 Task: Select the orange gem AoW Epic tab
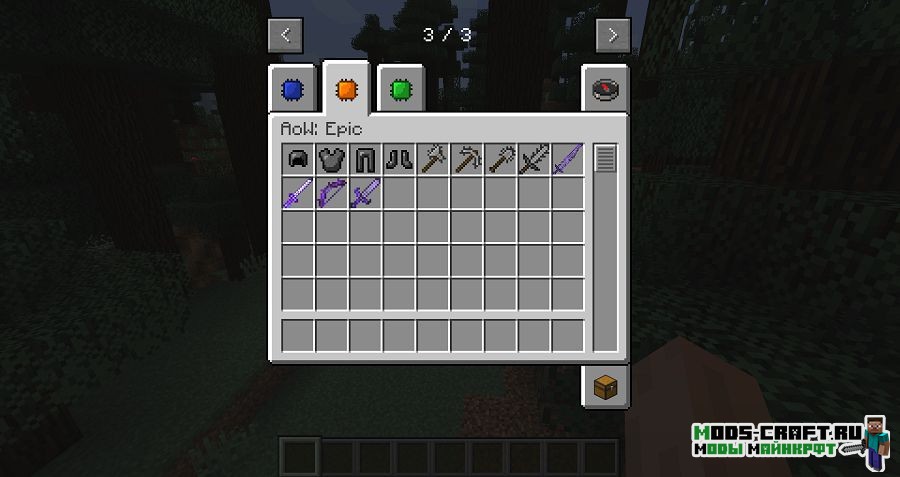pos(346,90)
